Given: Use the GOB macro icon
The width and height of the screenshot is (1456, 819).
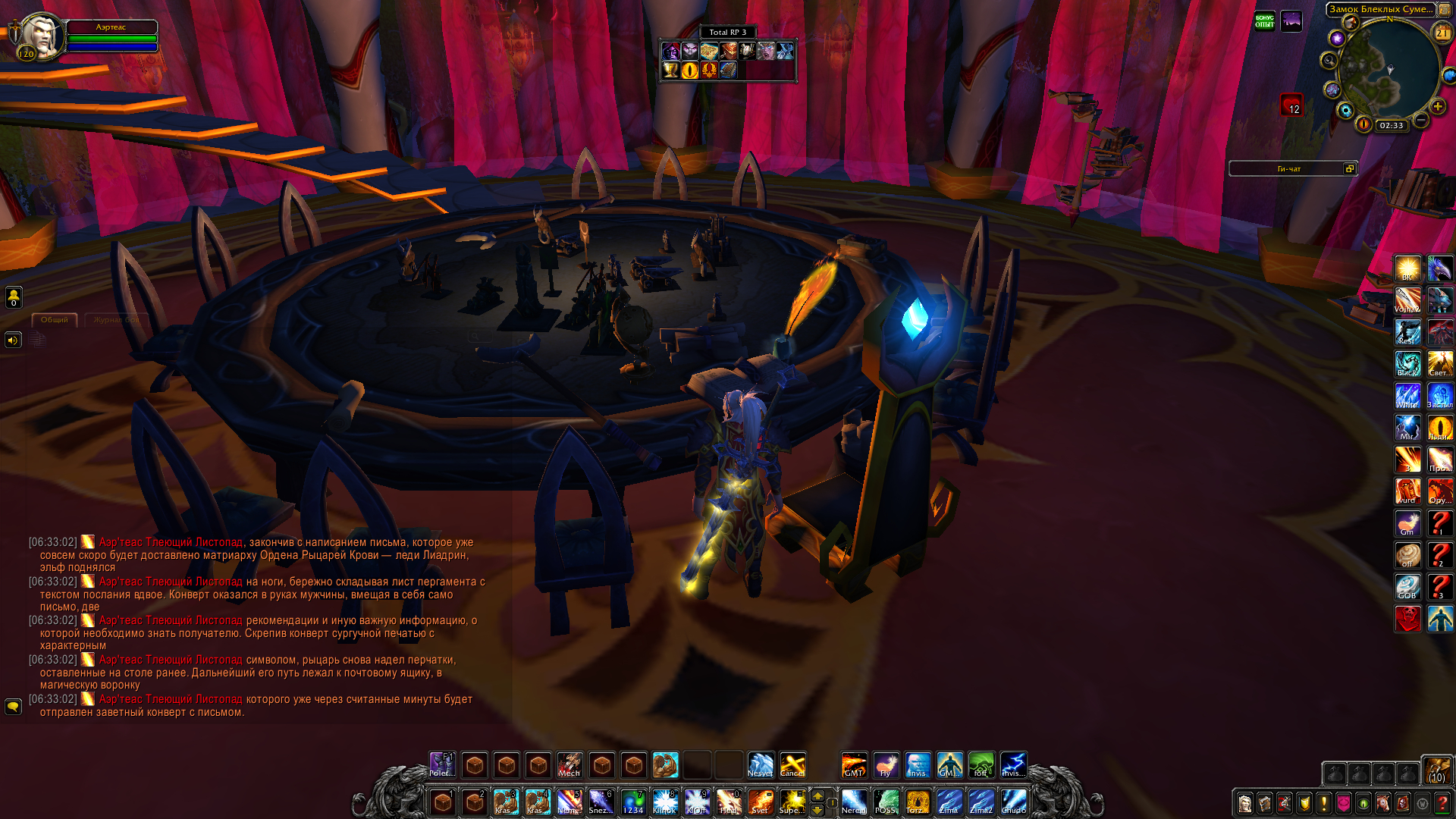Looking at the screenshot, I should coord(1407,587).
